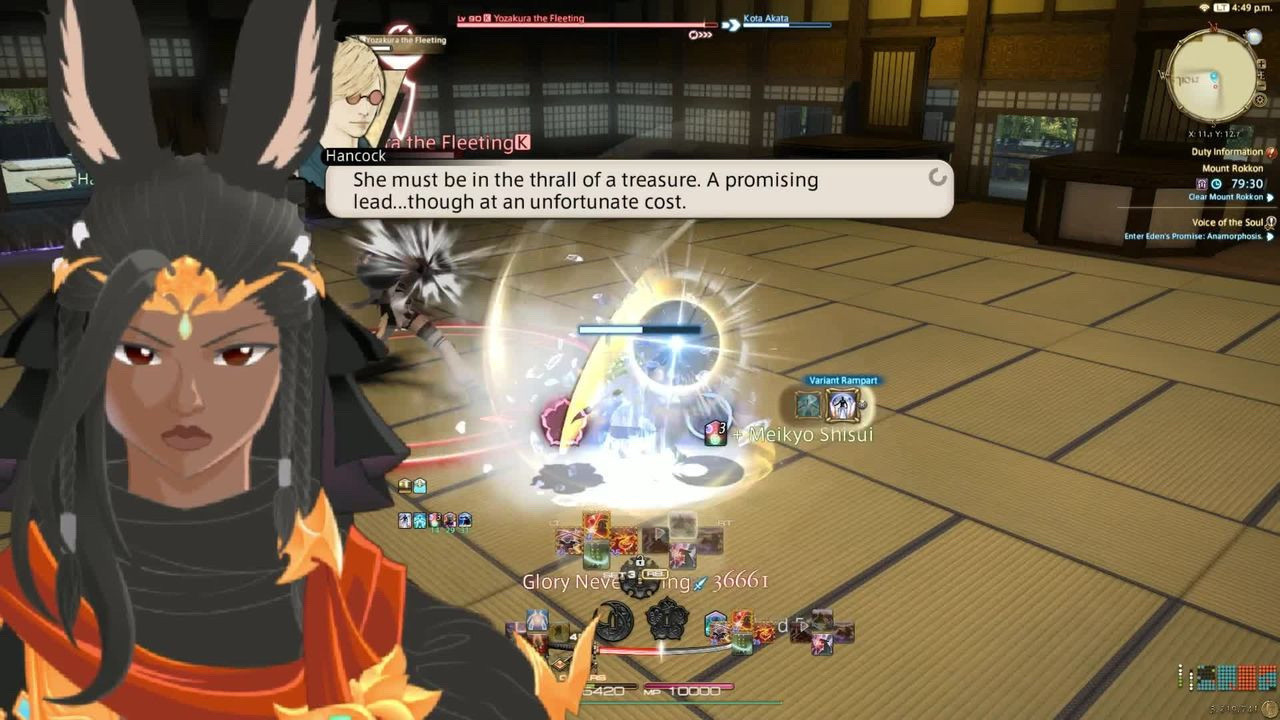Click a Variant Rampart buff icon
1280x720 pixels.
click(x=840, y=404)
